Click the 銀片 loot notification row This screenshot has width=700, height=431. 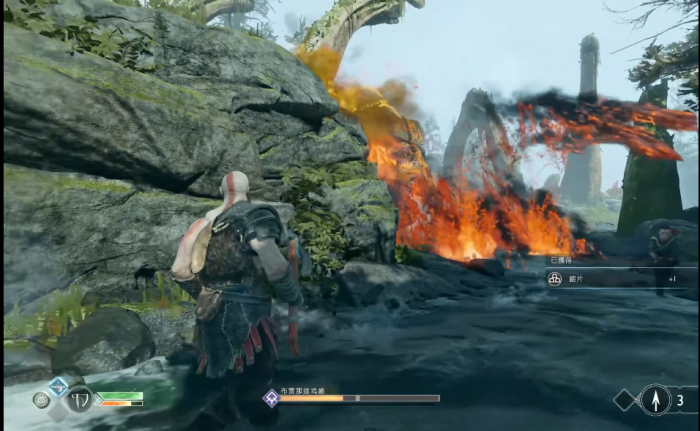point(620,279)
